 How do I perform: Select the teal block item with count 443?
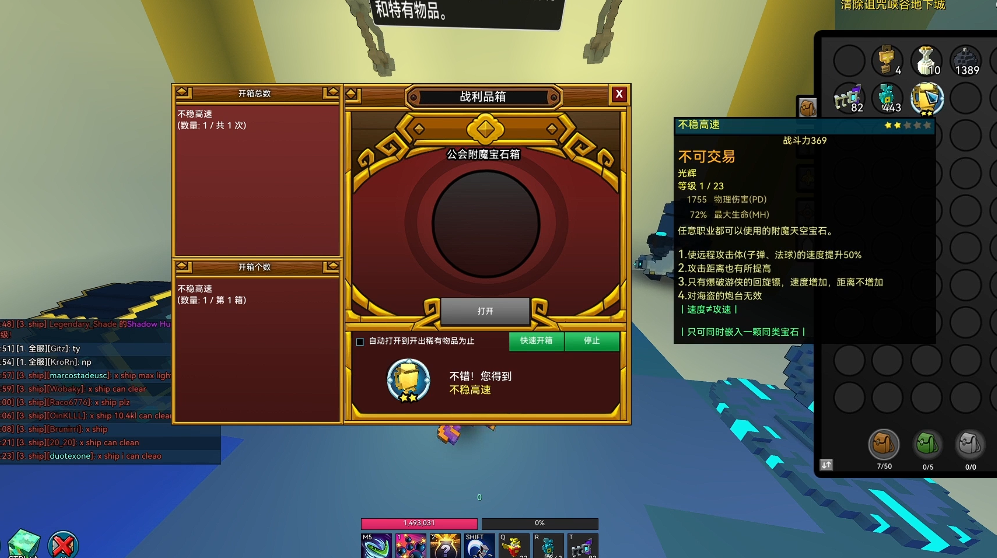pyautogui.click(x=887, y=98)
